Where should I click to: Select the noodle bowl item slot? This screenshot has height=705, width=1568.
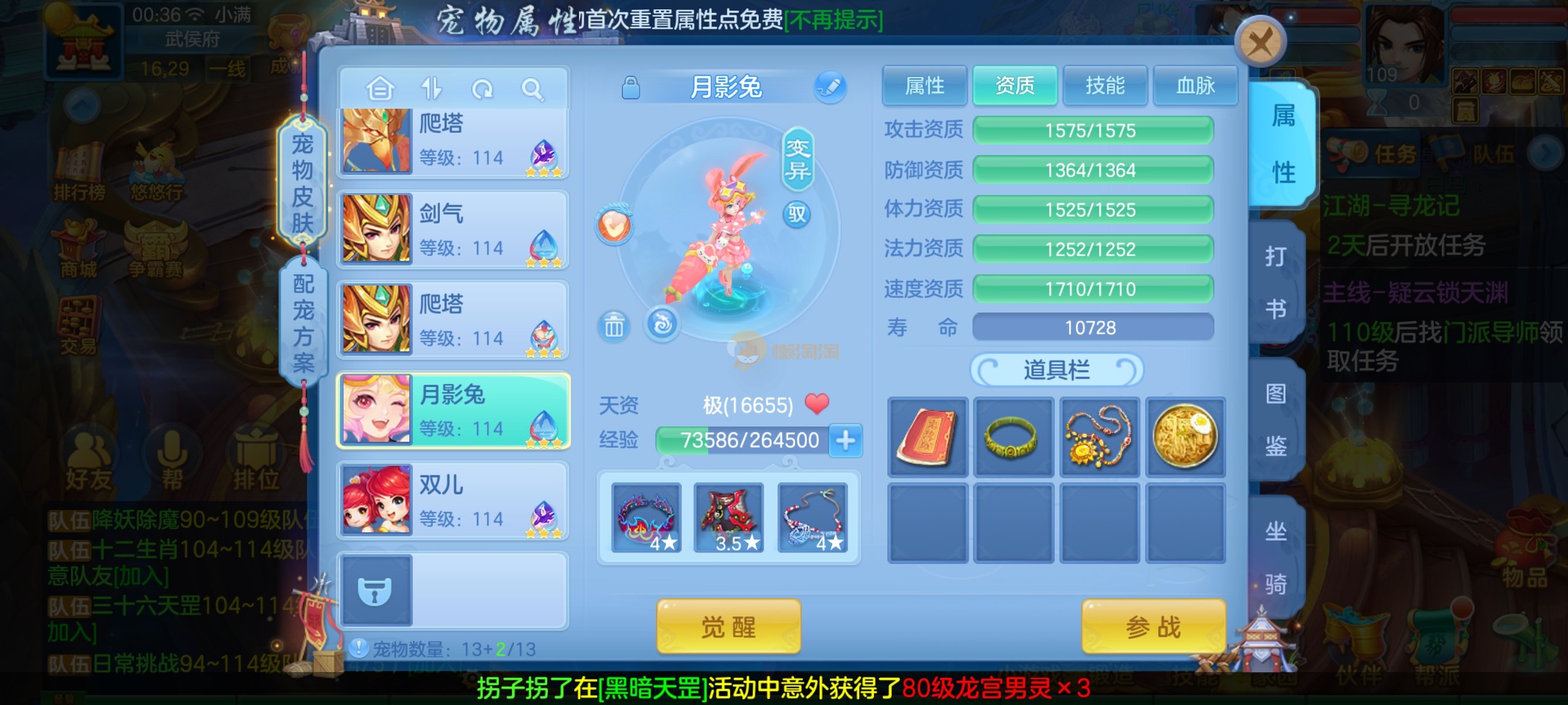pyautogui.click(x=1185, y=437)
